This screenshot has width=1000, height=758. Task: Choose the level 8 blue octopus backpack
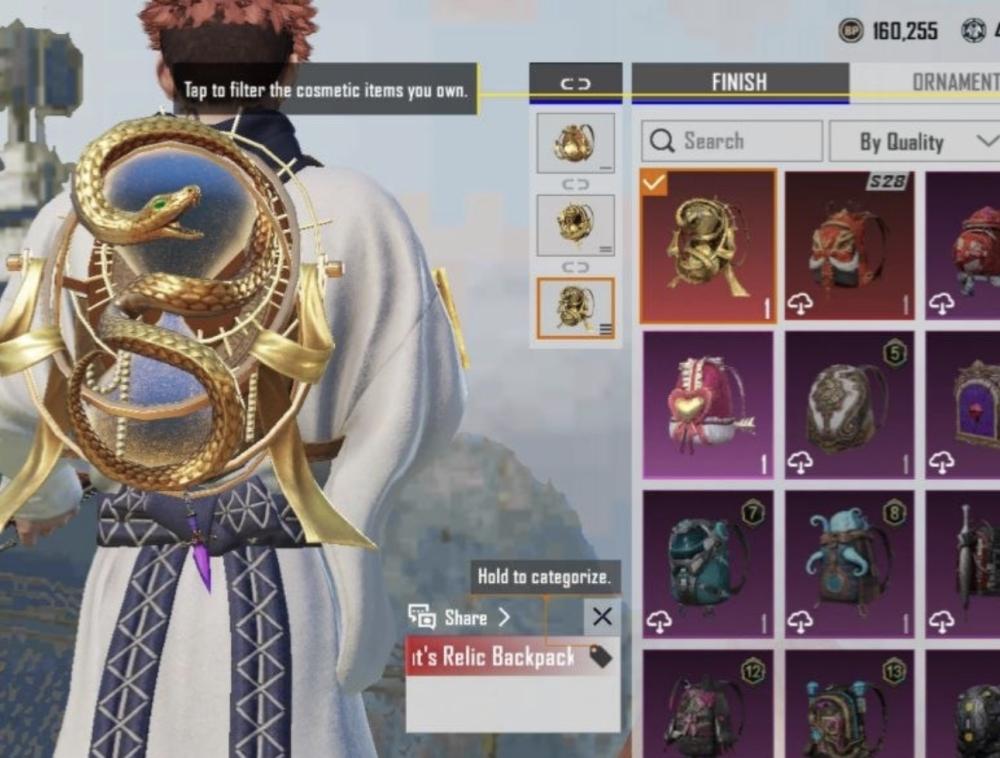point(850,563)
